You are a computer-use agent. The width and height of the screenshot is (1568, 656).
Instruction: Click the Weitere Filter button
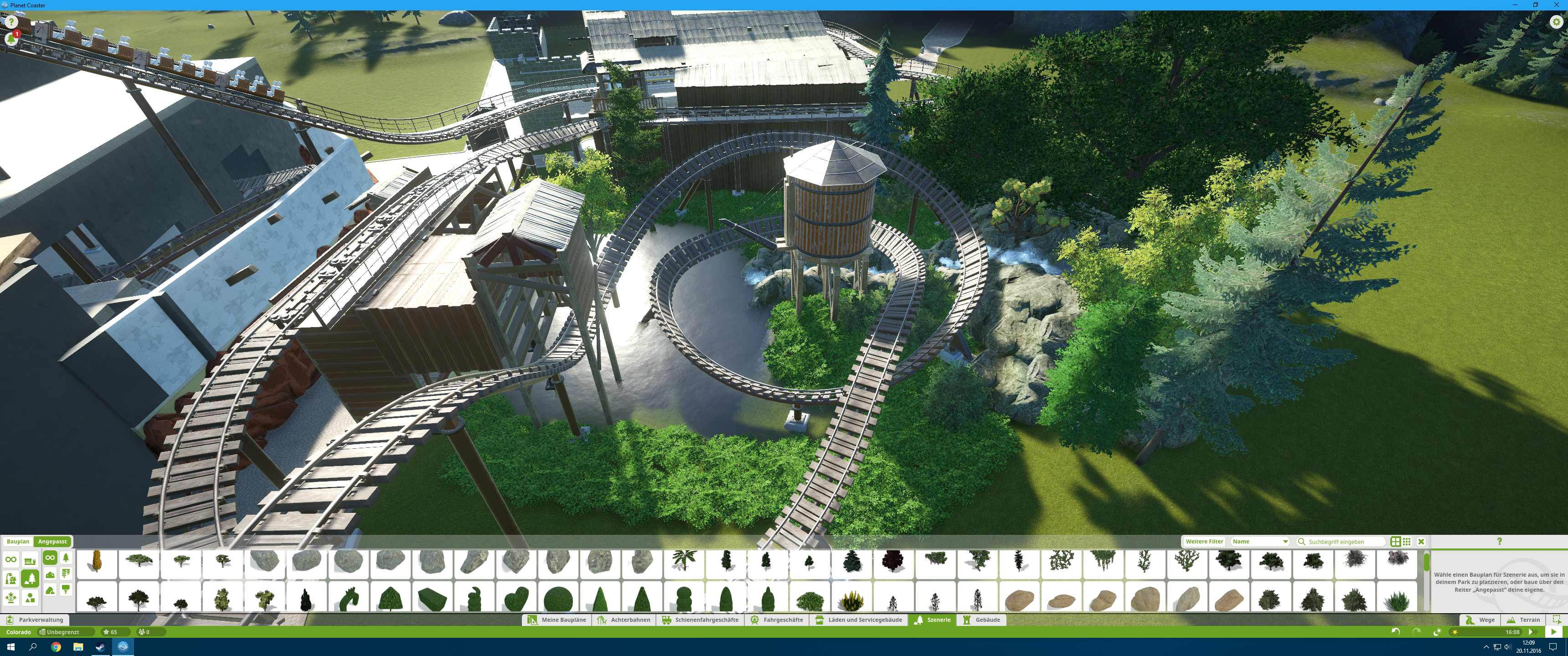click(1204, 541)
